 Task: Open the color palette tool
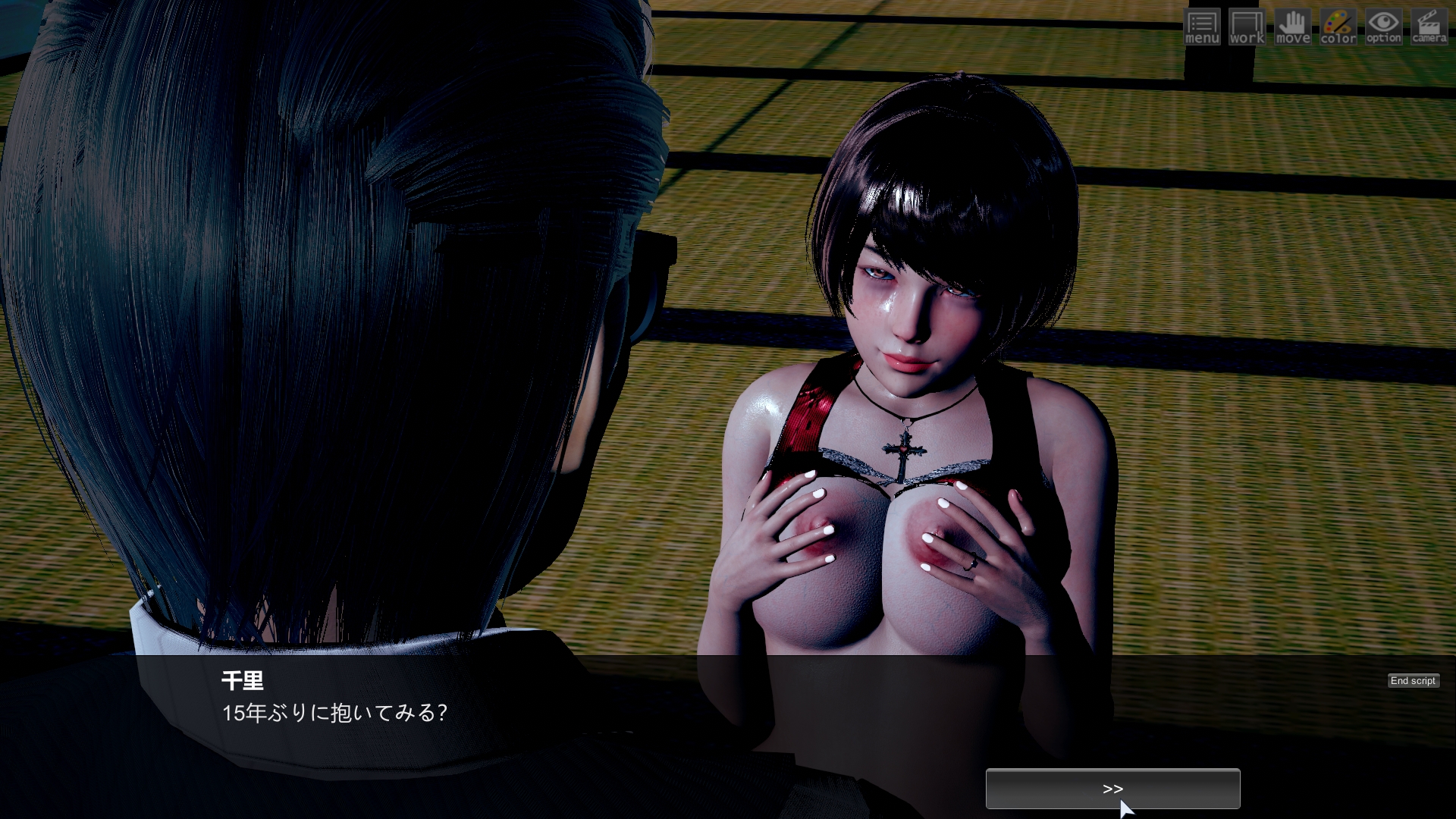(x=1338, y=27)
